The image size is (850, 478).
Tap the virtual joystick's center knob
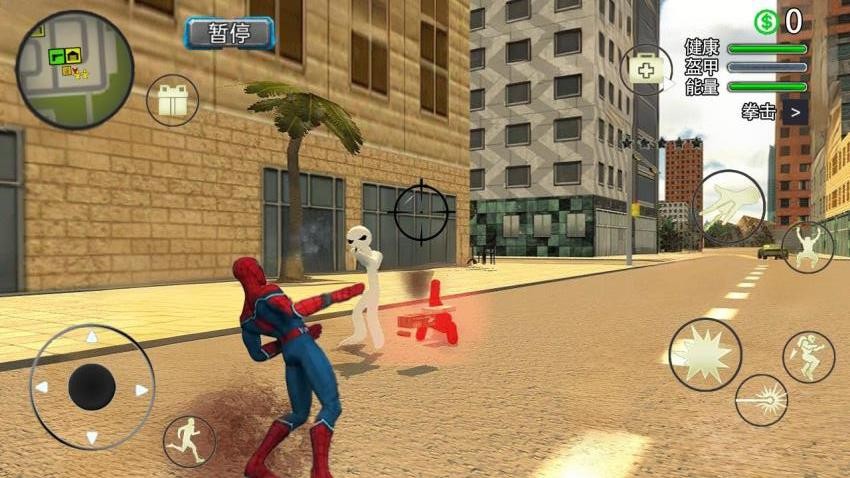tap(92, 386)
